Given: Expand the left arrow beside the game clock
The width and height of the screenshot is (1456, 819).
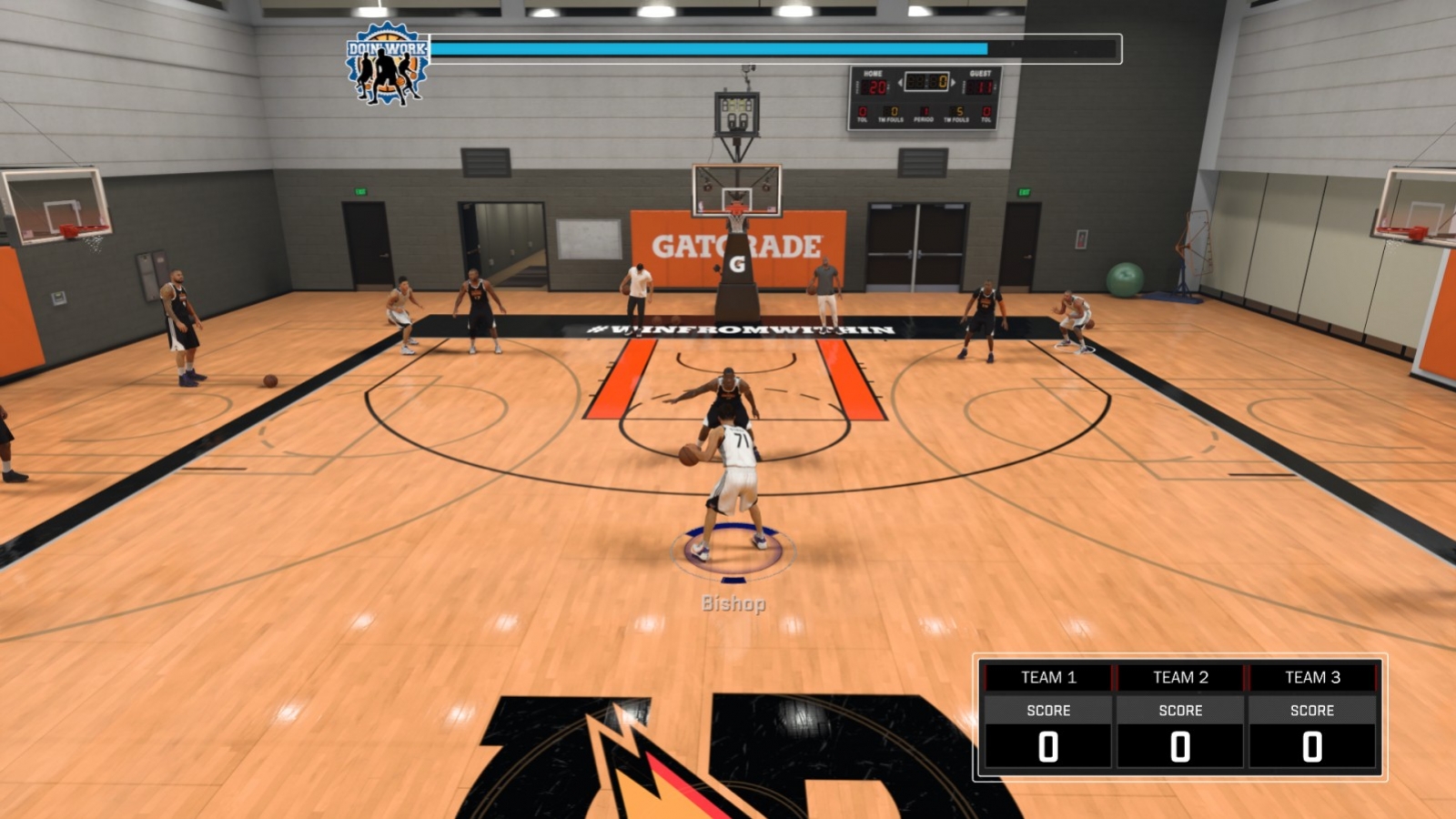Looking at the screenshot, I should 900,83.
